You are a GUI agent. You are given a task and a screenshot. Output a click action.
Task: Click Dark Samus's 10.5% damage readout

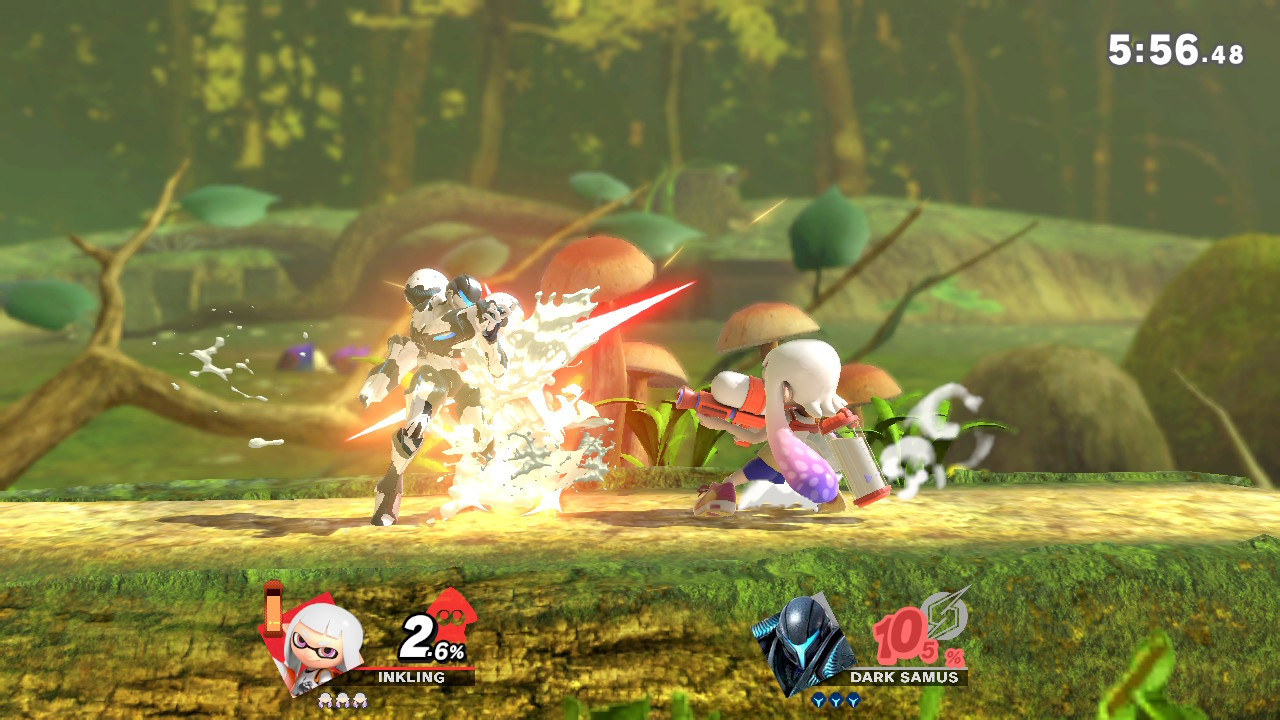pyautogui.click(x=906, y=637)
